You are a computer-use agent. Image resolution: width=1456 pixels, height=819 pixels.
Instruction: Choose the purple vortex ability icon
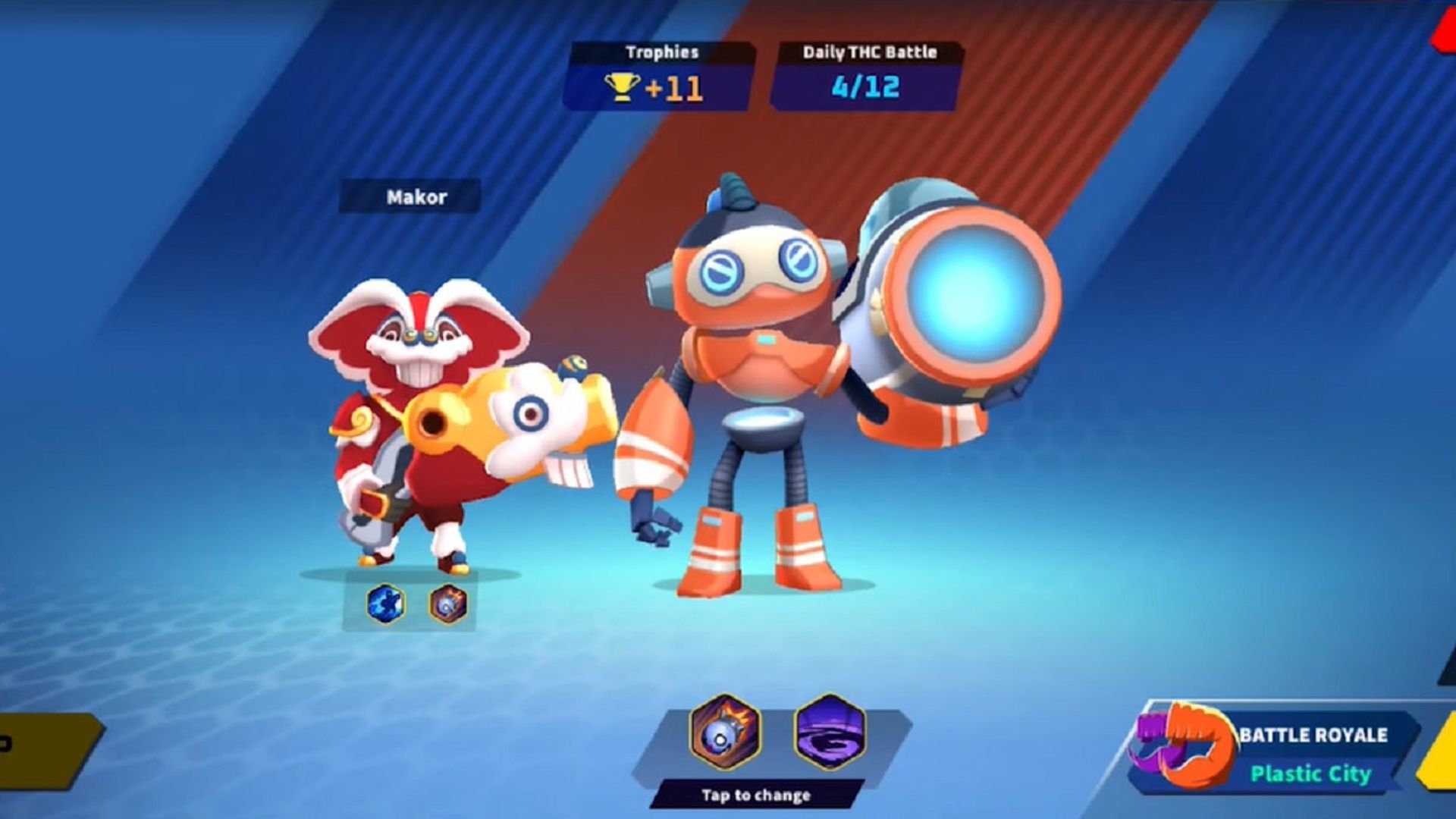tap(830, 732)
